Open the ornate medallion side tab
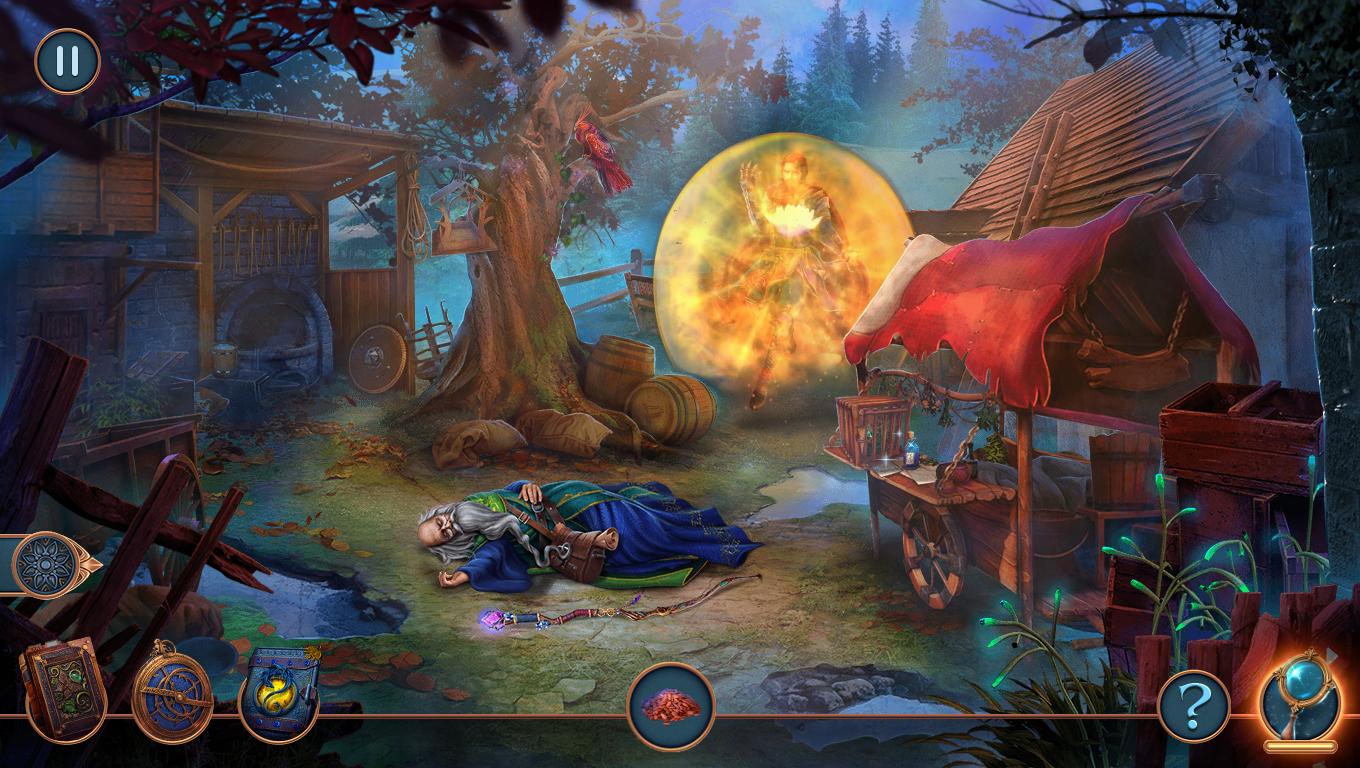 tap(50, 565)
